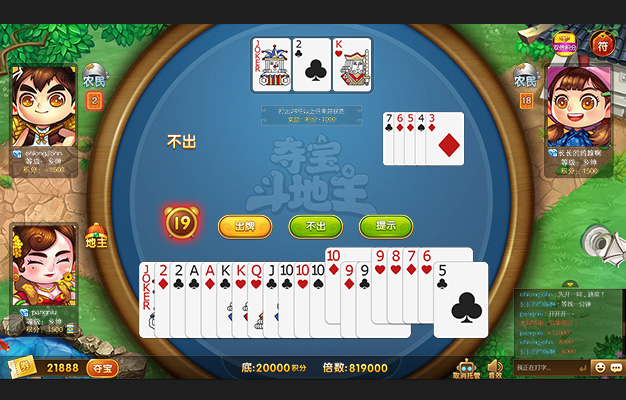Open the red 符 talisman icon

pyautogui.click(x=601, y=44)
